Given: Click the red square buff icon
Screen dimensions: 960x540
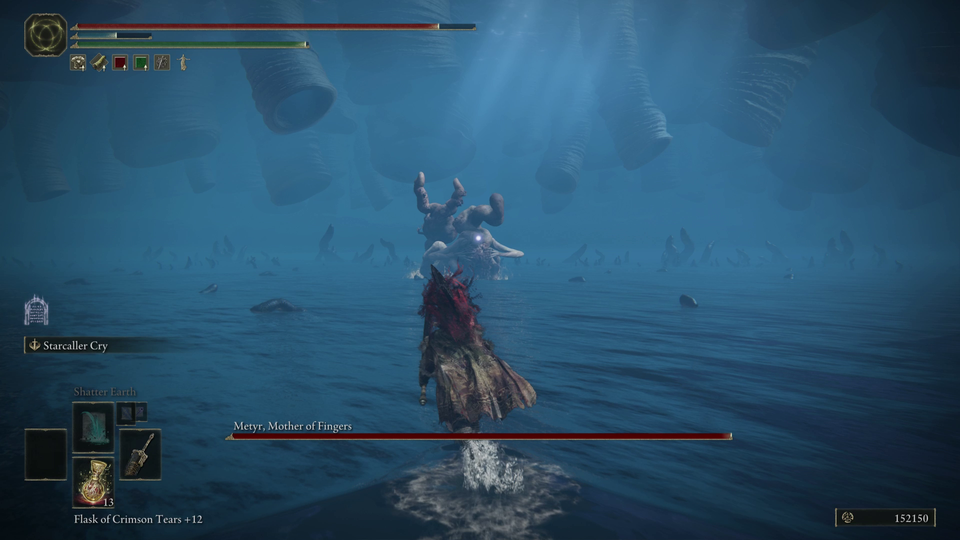Looking at the screenshot, I should (120, 63).
